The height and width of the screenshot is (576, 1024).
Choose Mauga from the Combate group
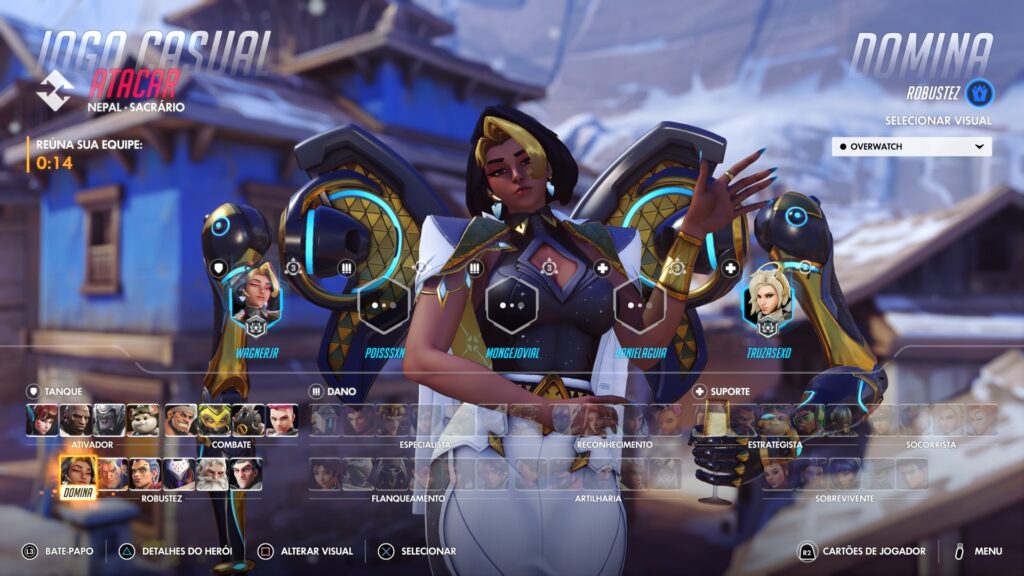coord(181,420)
